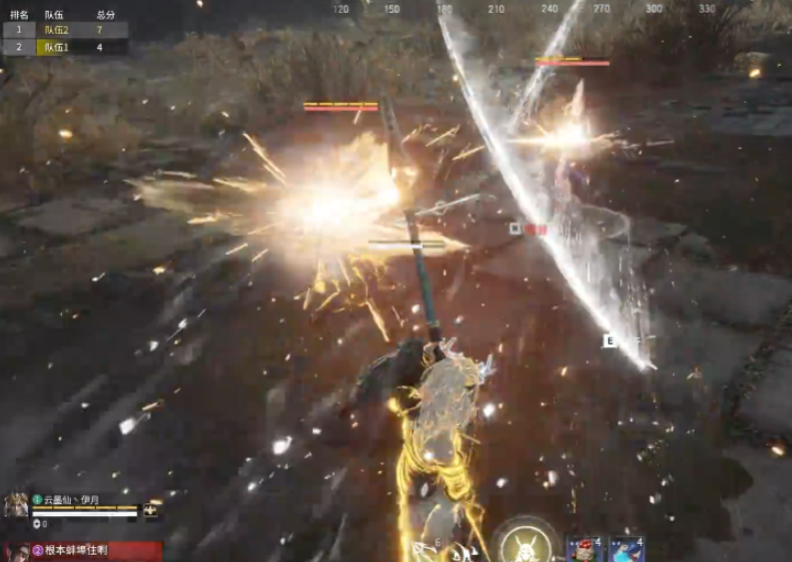Screen dimensions: 792x562
Task: Click the 队伍2 row in the ranking table
Action: coord(65,30)
